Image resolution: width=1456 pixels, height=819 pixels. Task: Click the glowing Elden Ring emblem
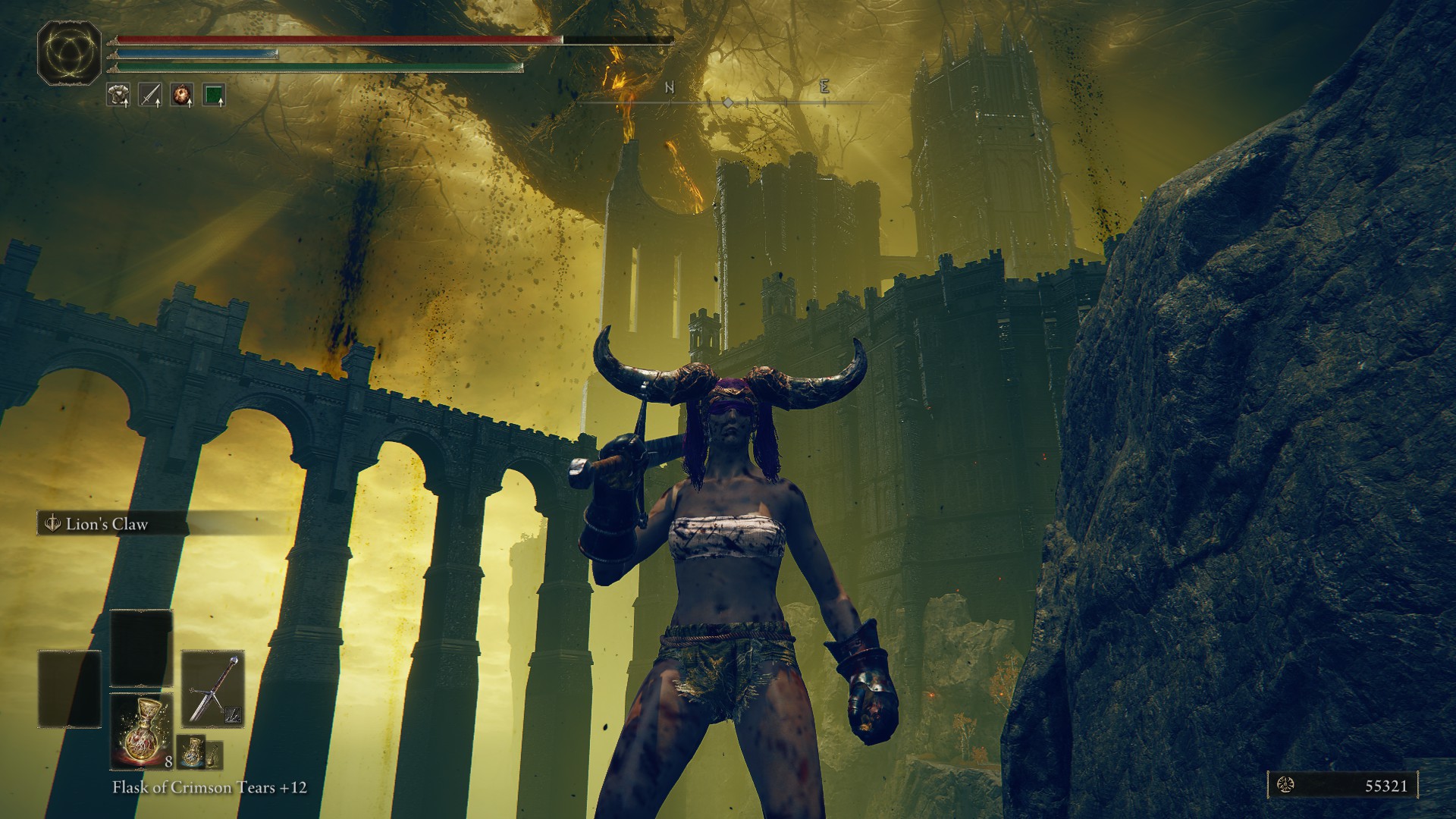70,54
